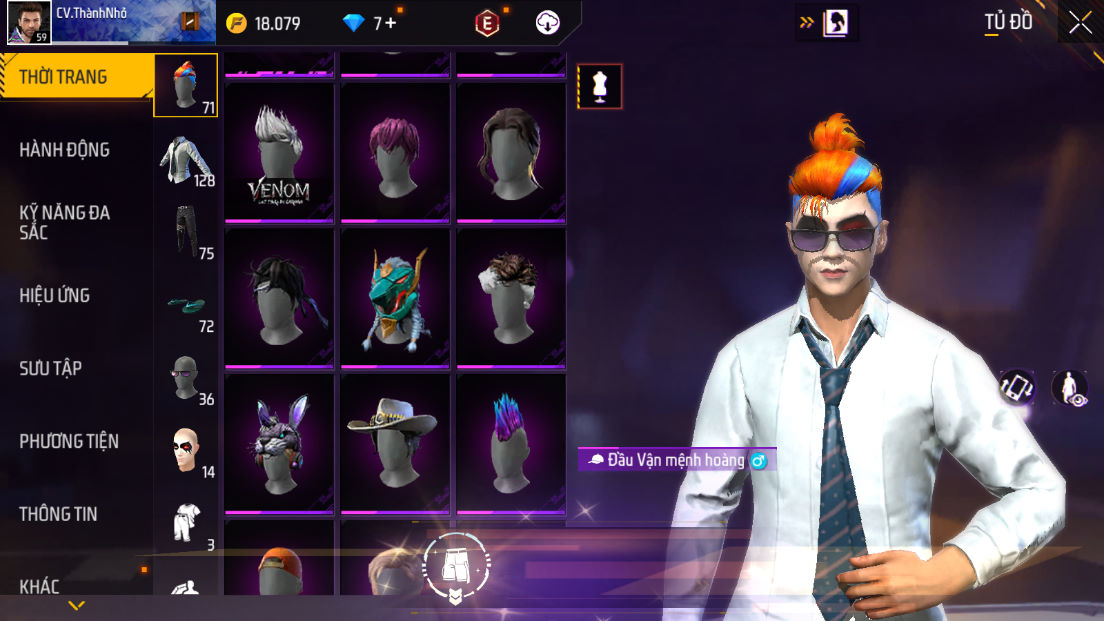Image resolution: width=1104 pixels, height=621 pixels.
Task: Go to the SƯU TẬP tab
Action: 51,368
